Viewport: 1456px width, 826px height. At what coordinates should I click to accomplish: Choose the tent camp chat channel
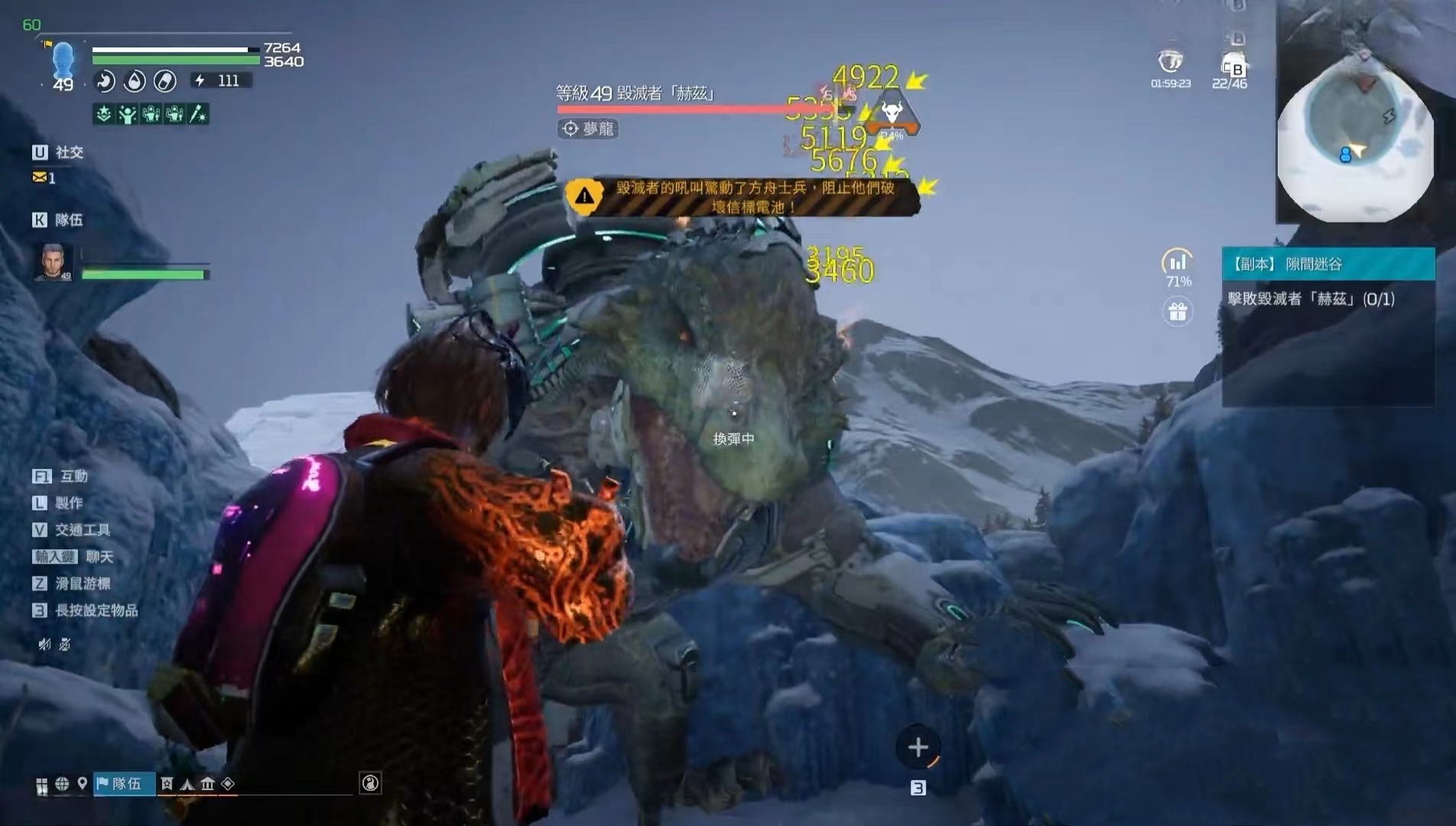(187, 783)
